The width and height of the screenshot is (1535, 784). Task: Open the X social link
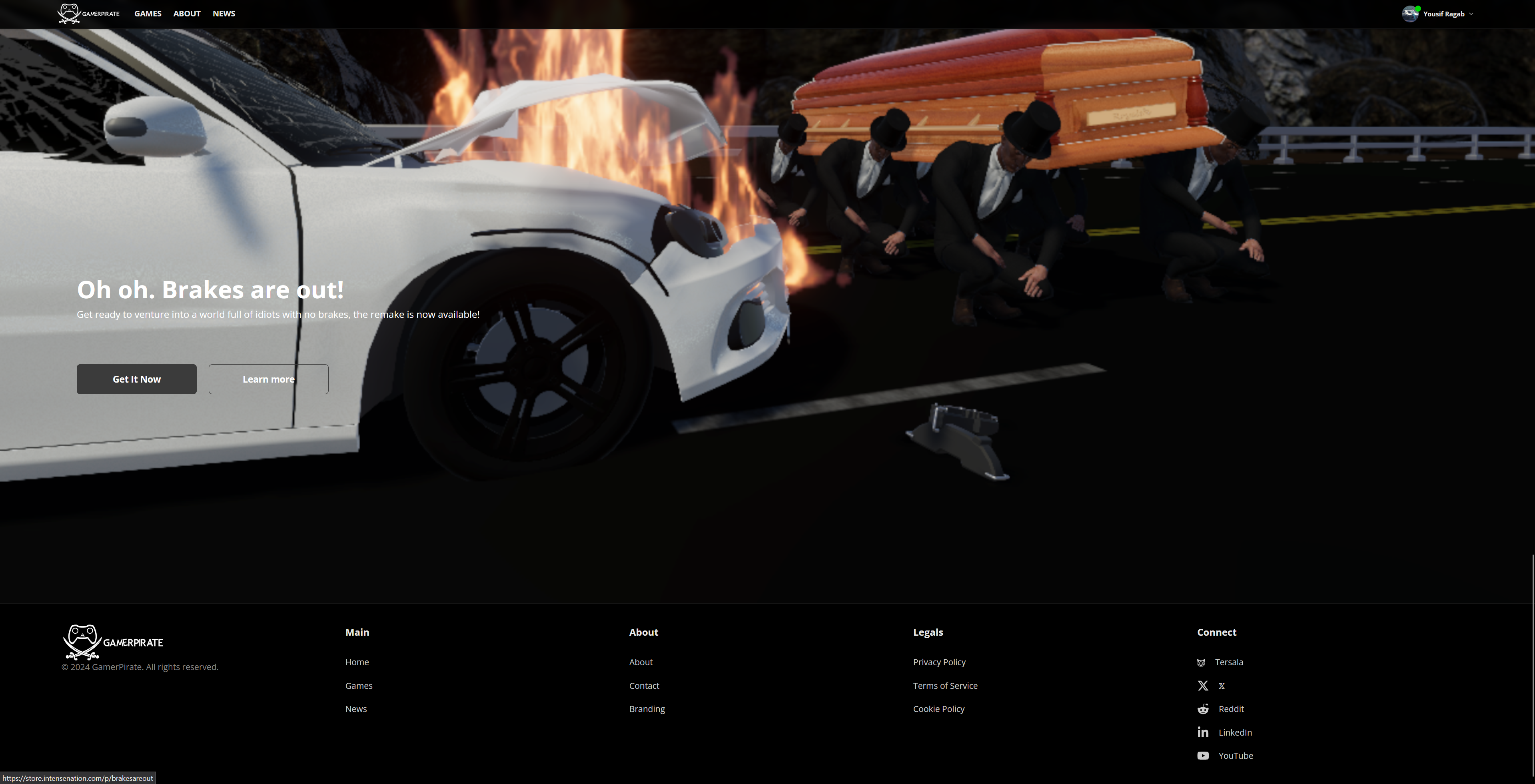[x=1221, y=686]
